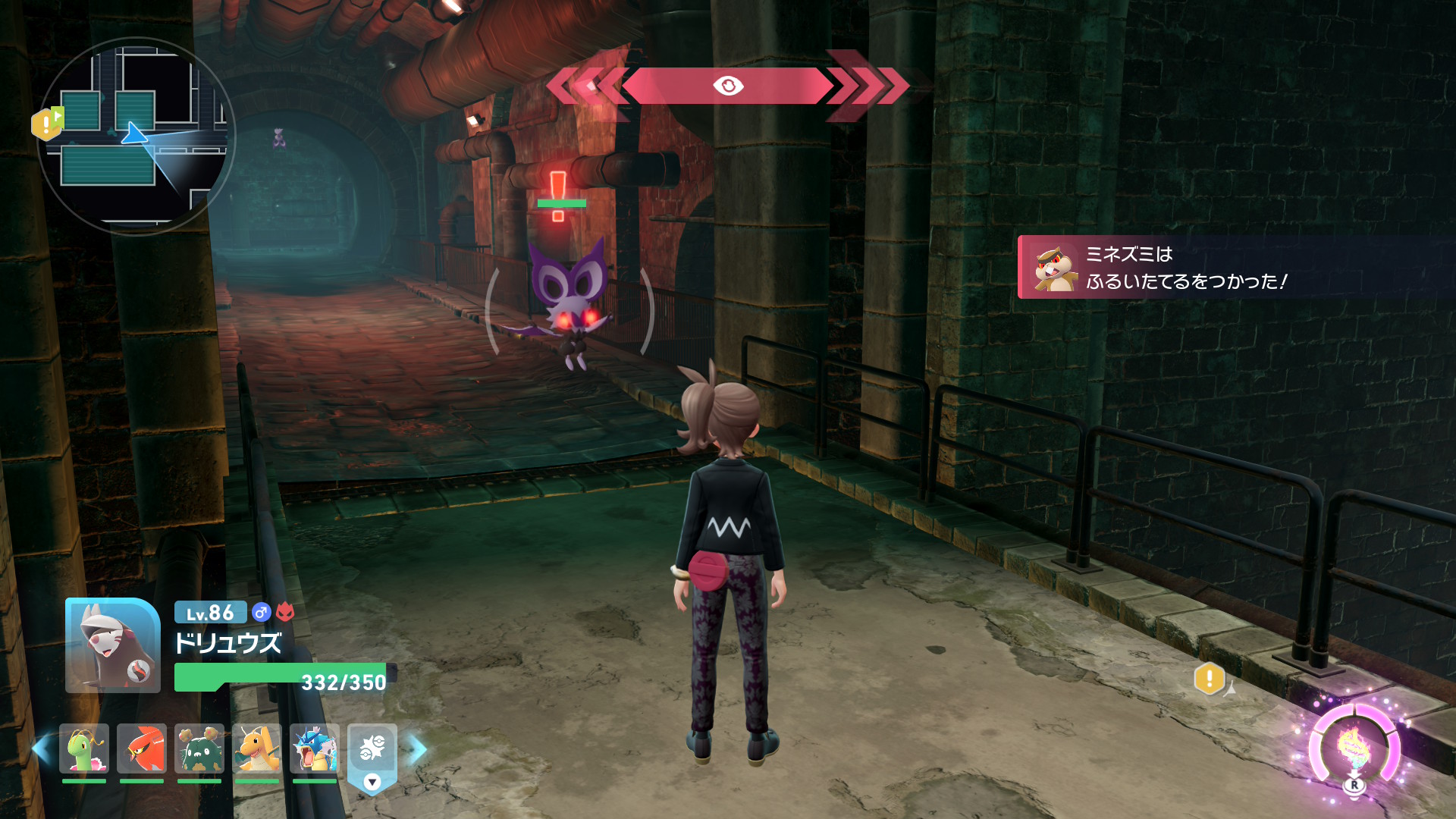Screen dimensions: 1456x819
Task: Pick the Gyarados party slot
Action: (x=315, y=748)
